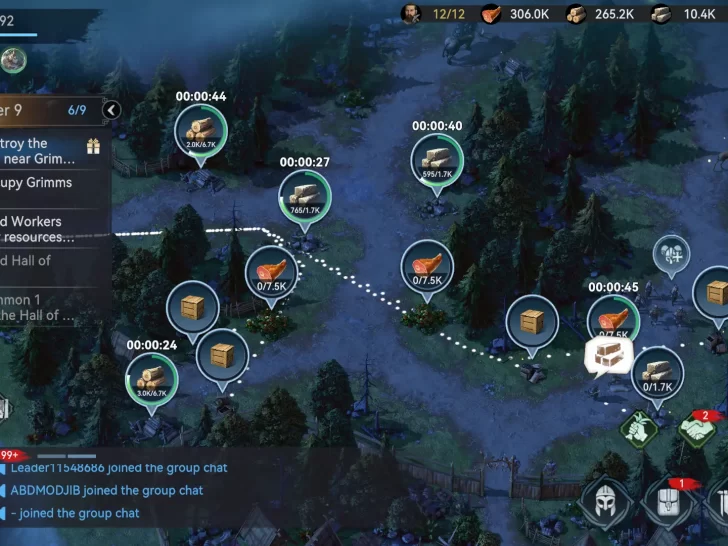728x546 pixels.
Task: Open the player avatar portrait
Action: coord(13,61)
